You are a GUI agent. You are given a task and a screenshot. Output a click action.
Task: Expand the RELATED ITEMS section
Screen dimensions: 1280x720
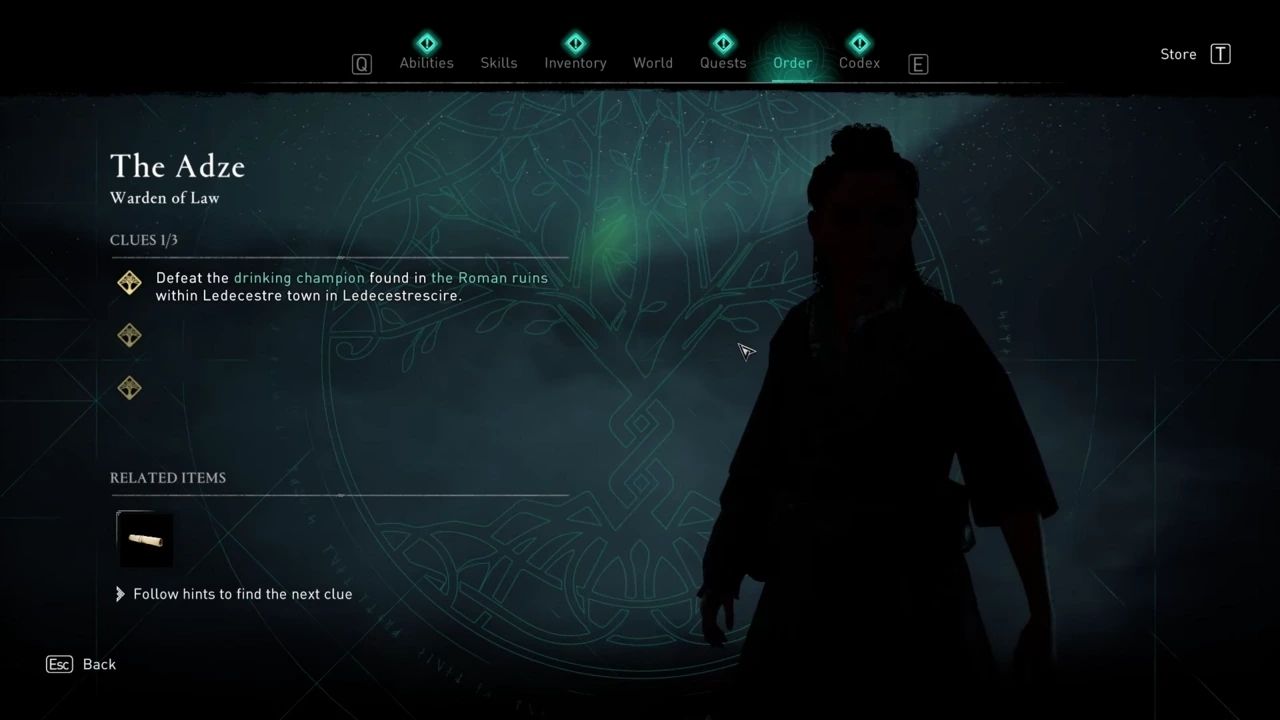(x=168, y=478)
